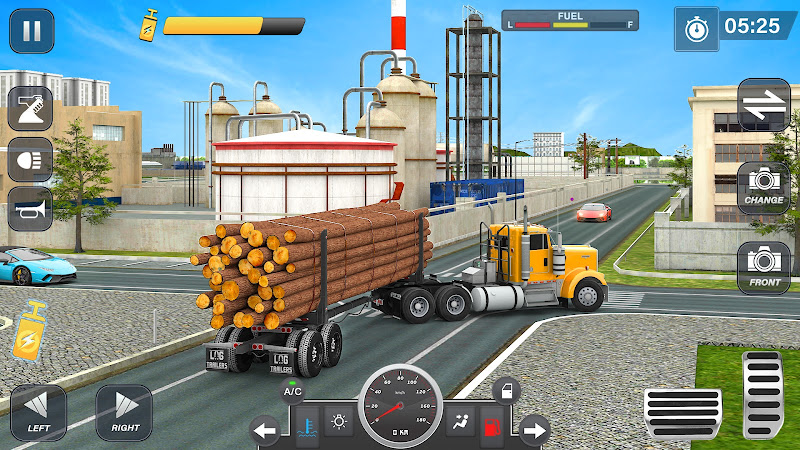Tap the dashboard light indicator
Screen dimensions: 800x450
pyautogui.click(x=340, y=423)
